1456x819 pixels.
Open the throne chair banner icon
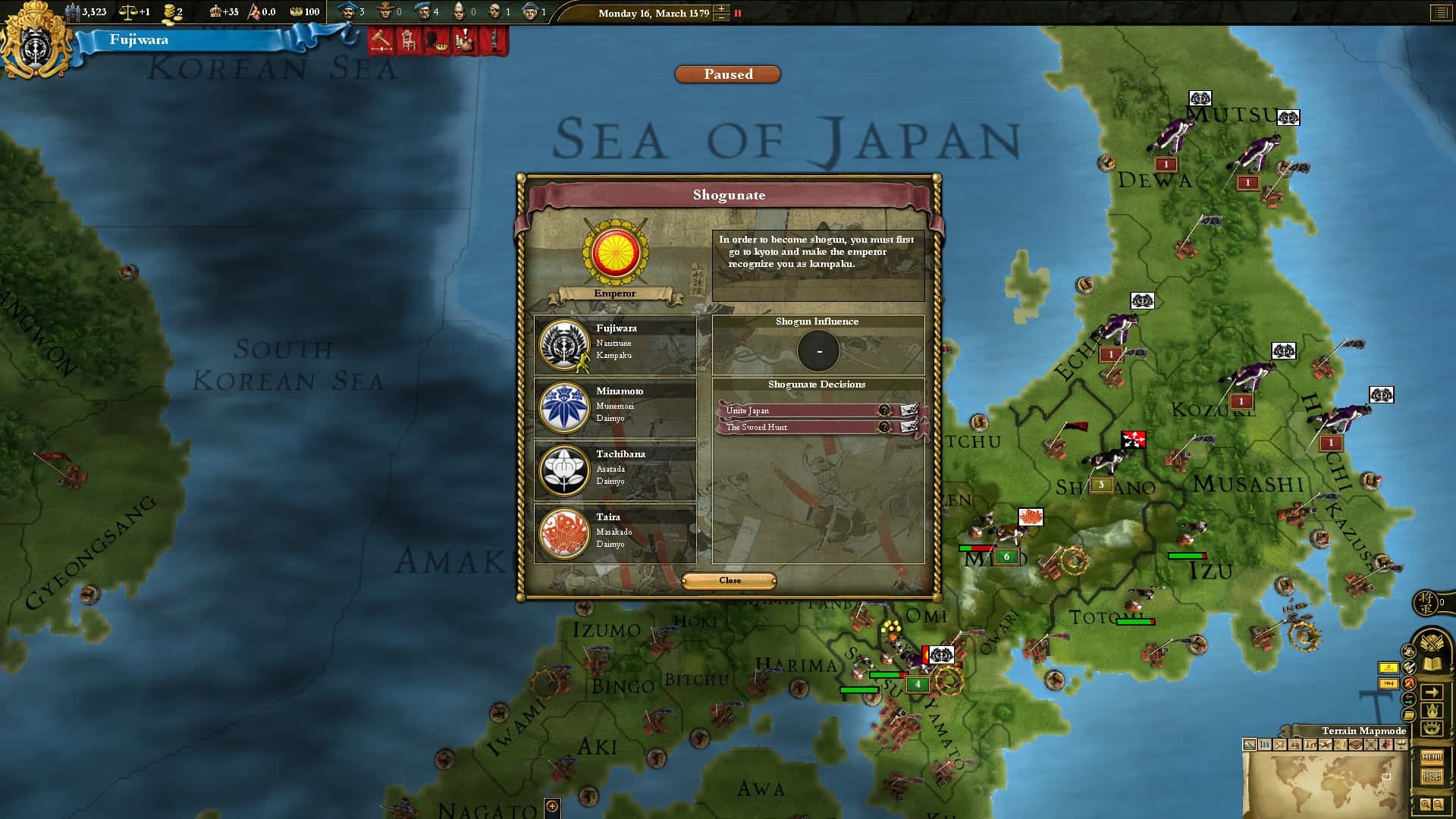click(x=407, y=42)
